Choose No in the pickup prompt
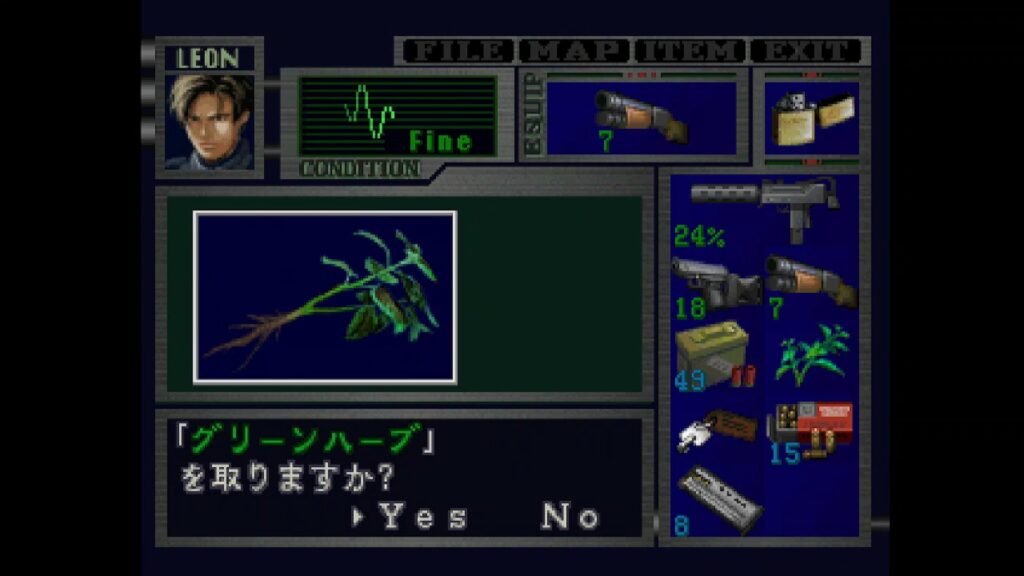1024x576 pixels. (x=570, y=516)
